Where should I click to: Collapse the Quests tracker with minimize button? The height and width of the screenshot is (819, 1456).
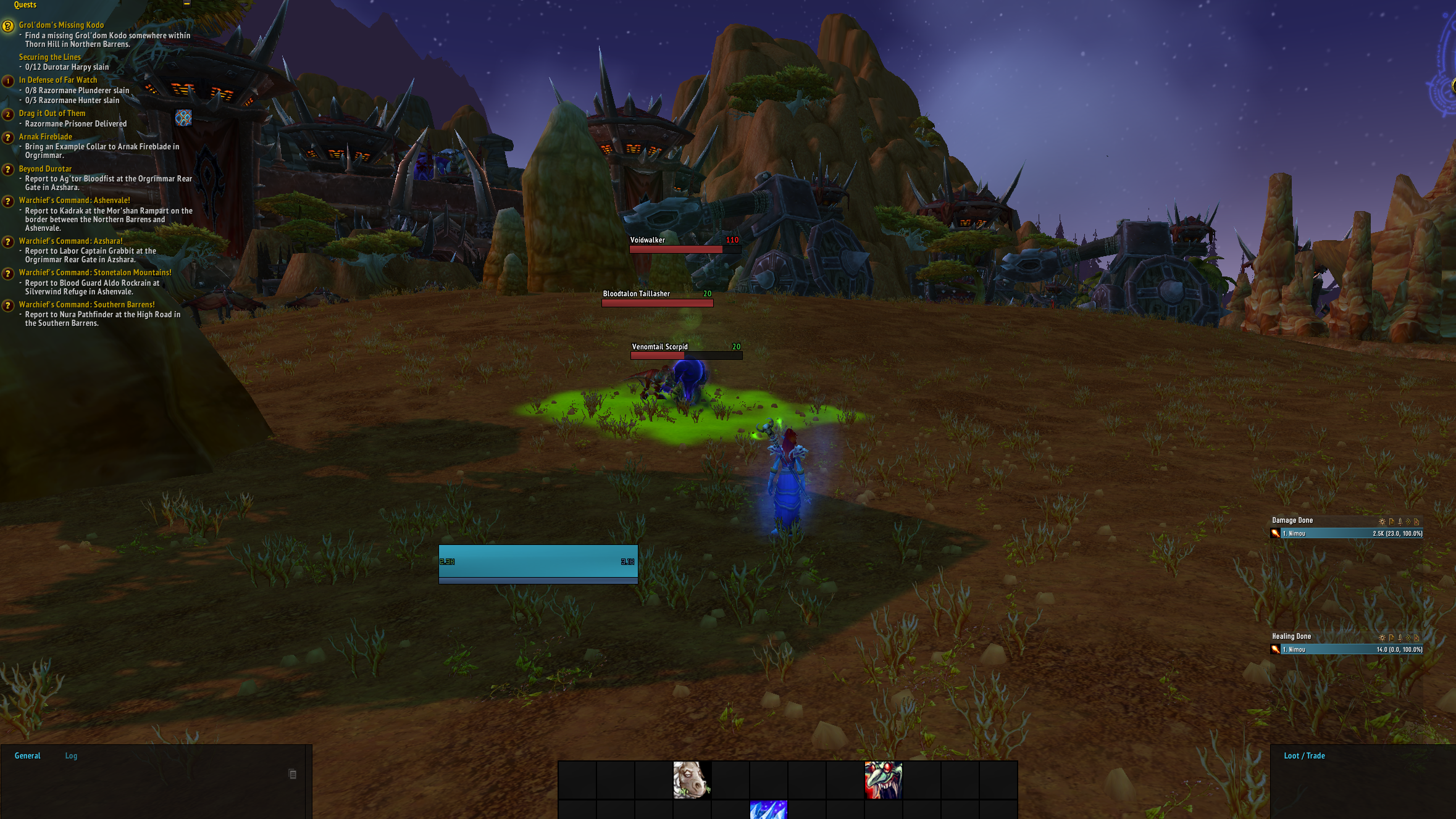tap(186, 4)
